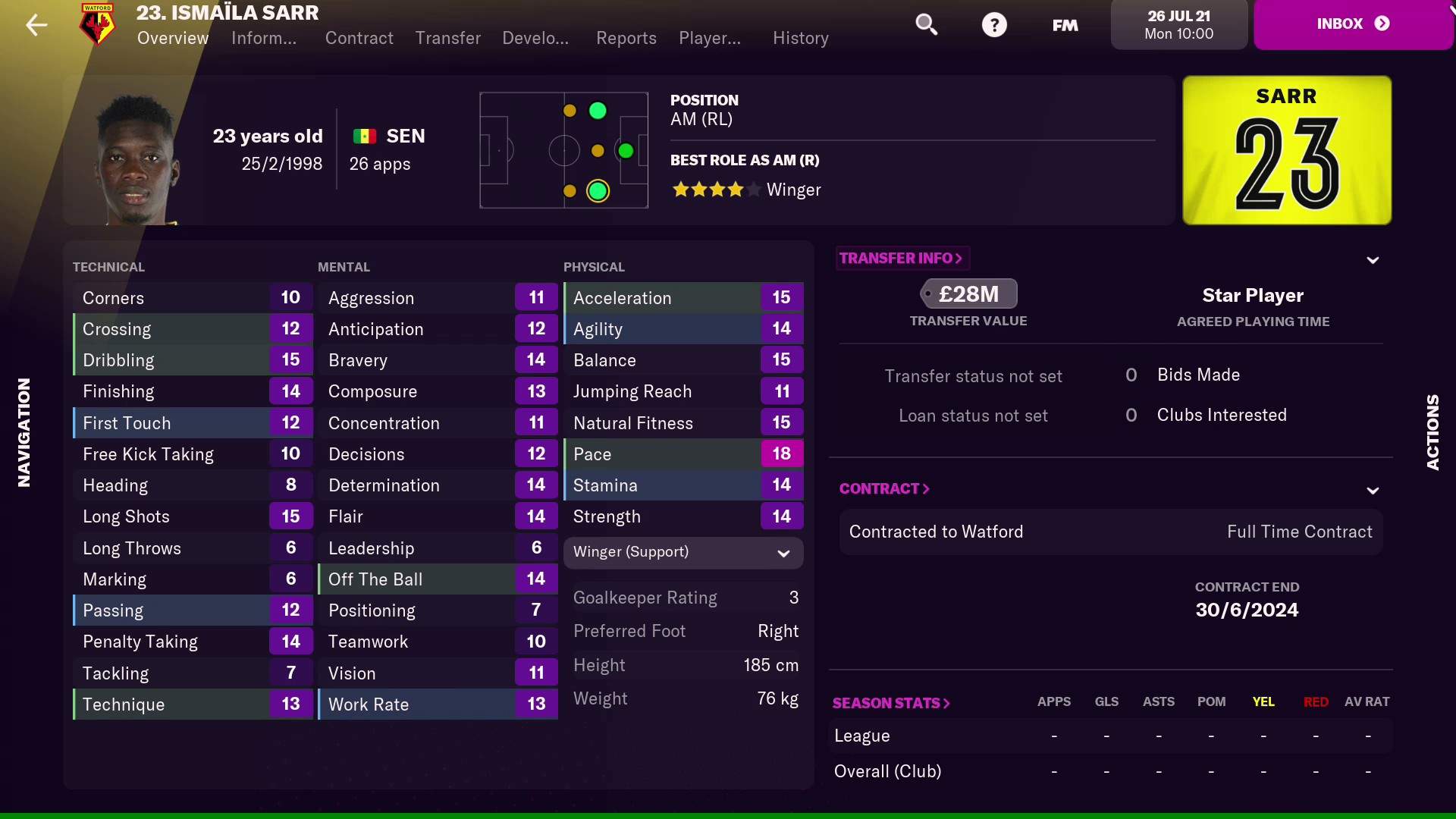Collapse the Contract section chevron

(x=1373, y=490)
